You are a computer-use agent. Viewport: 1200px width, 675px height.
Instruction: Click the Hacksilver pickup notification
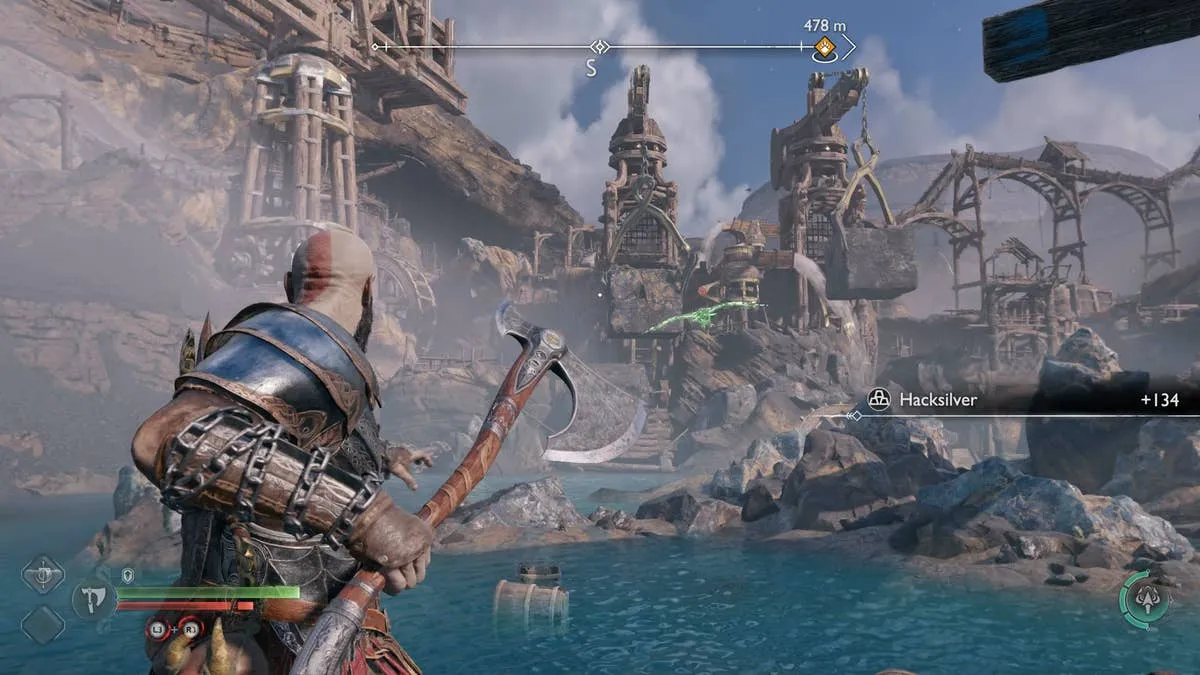[x=1020, y=400]
